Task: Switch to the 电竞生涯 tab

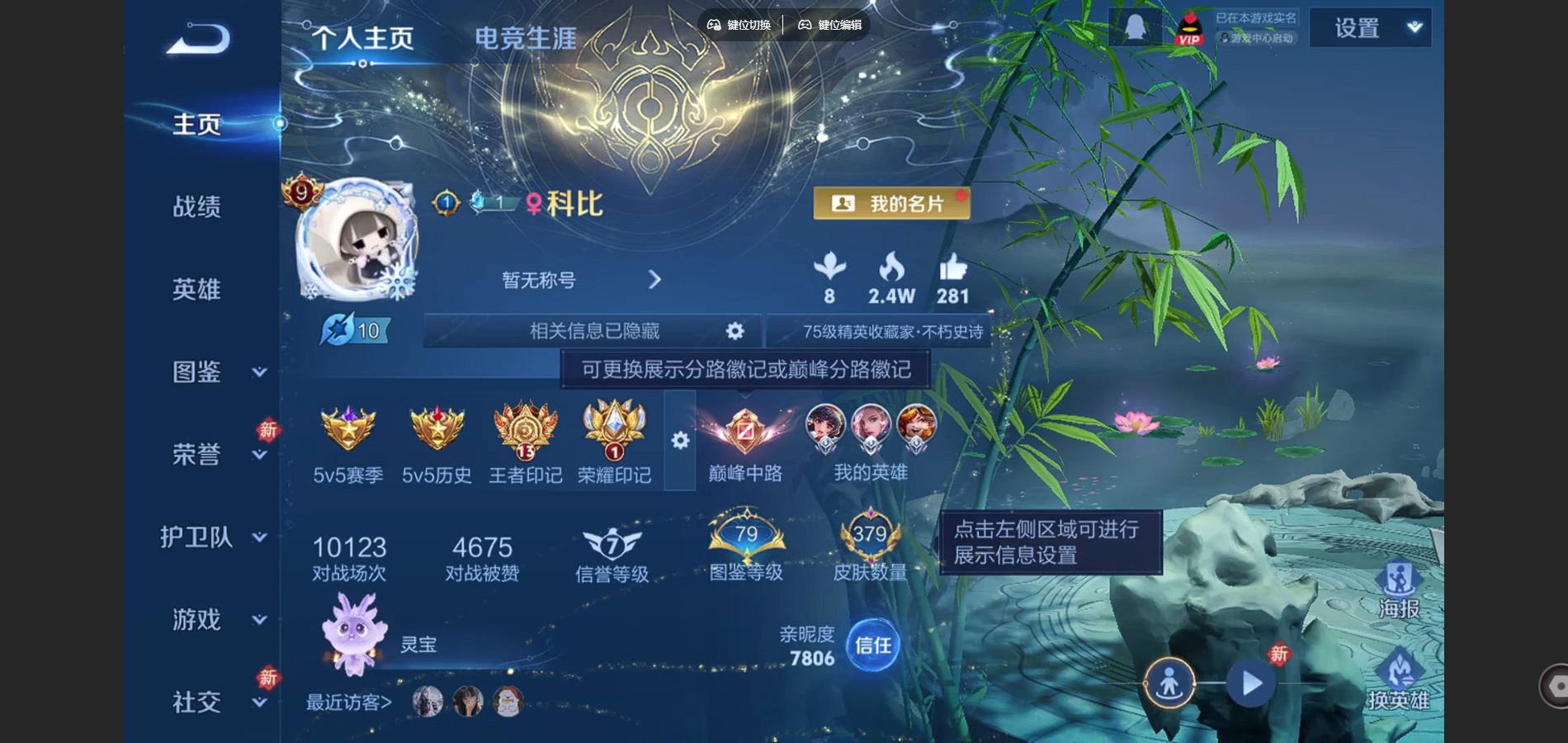Action: (x=525, y=37)
